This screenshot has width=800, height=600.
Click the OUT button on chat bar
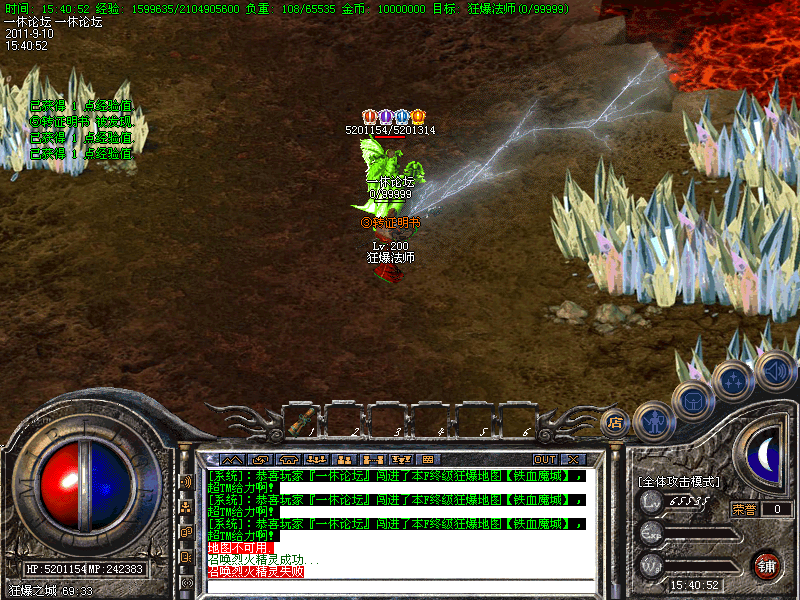[545, 459]
